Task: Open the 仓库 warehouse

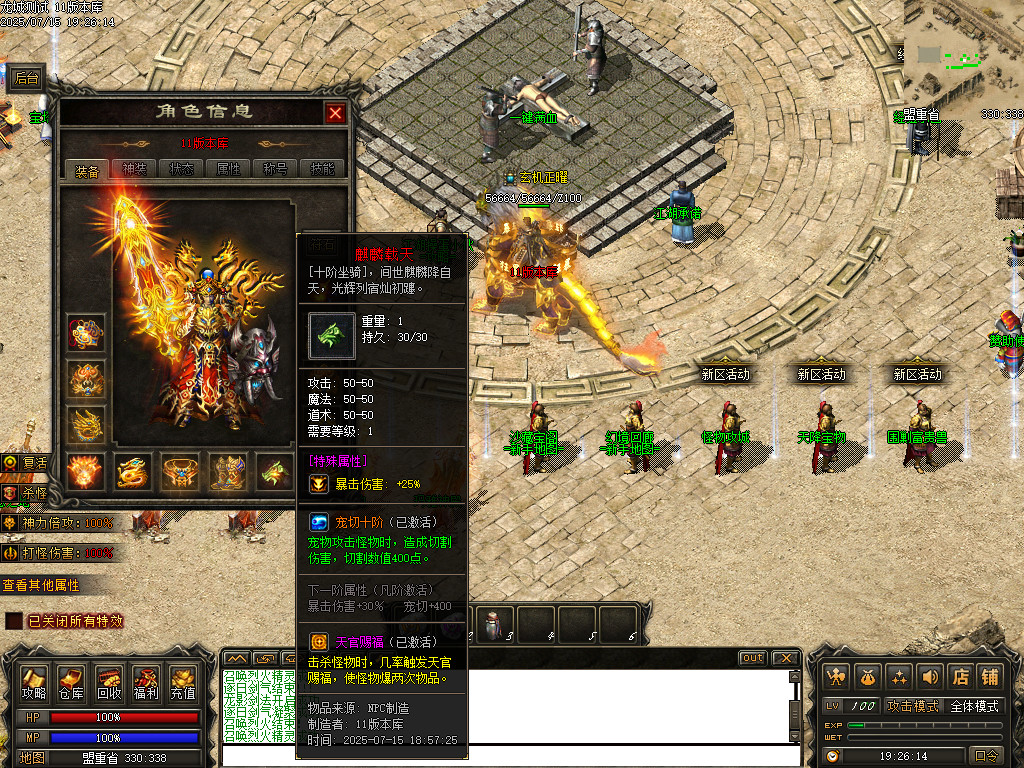Action: click(x=71, y=683)
